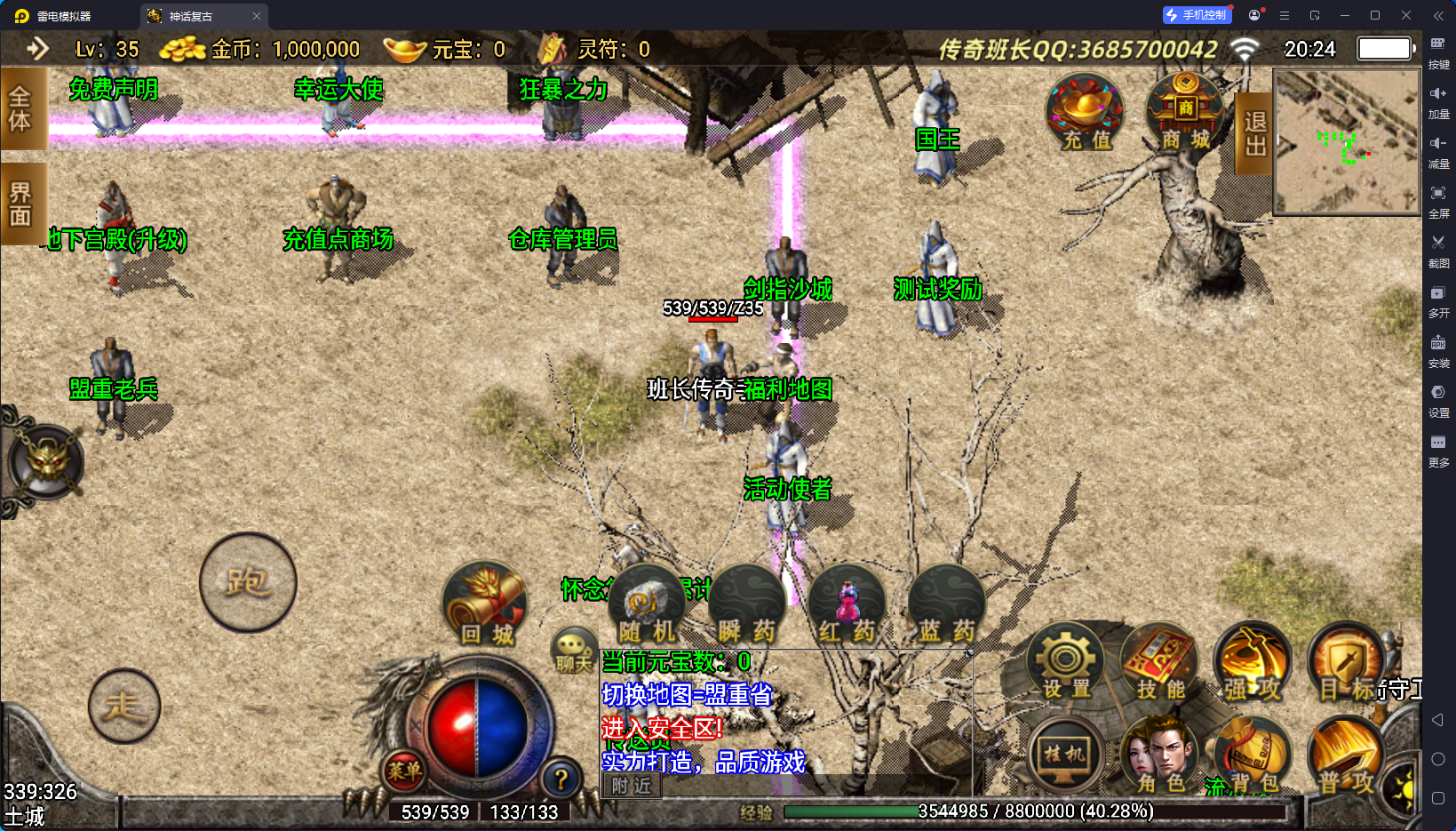The height and width of the screenshot is (831, 1456).
Task: Click the 退出 exit button
Action: pyautogui.click(x=1254, y=133)
